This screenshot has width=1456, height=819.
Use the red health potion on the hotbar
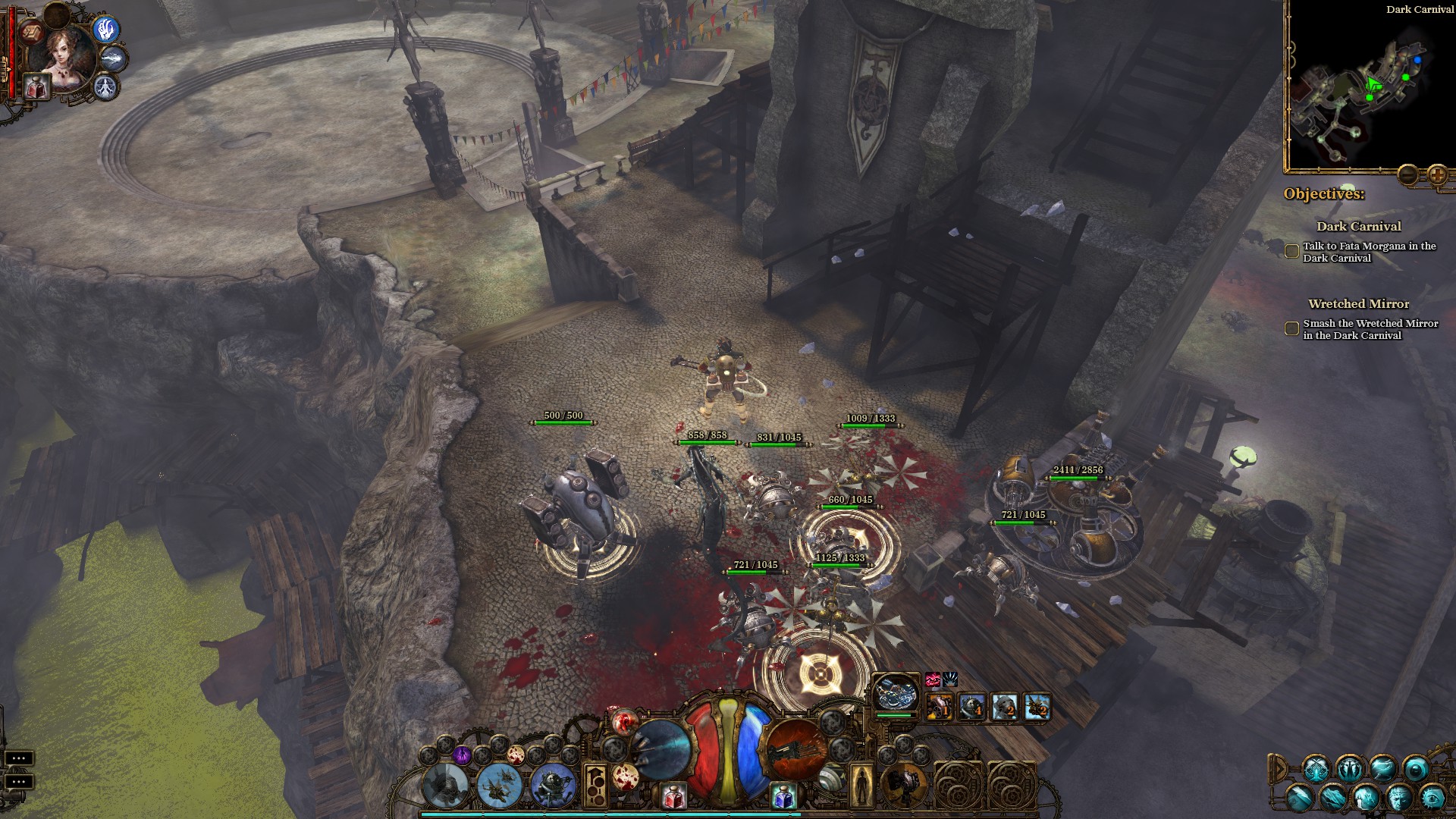pos(673,796)
